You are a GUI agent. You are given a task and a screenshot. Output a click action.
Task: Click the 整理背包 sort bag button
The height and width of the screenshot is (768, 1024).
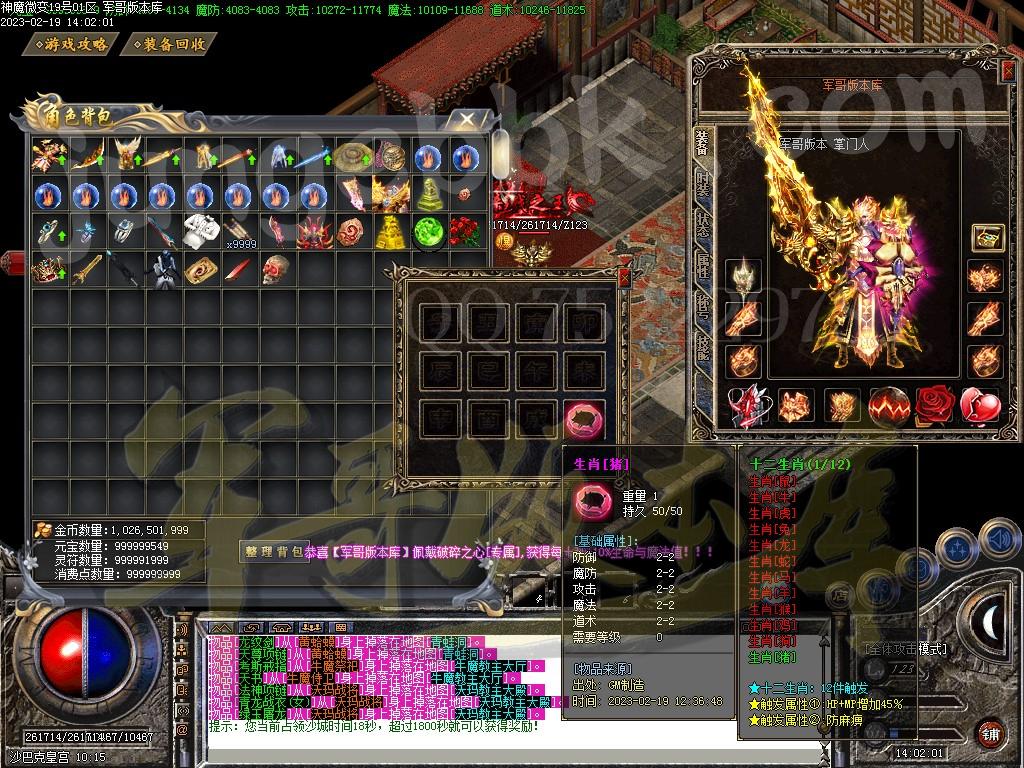[272, 551]
